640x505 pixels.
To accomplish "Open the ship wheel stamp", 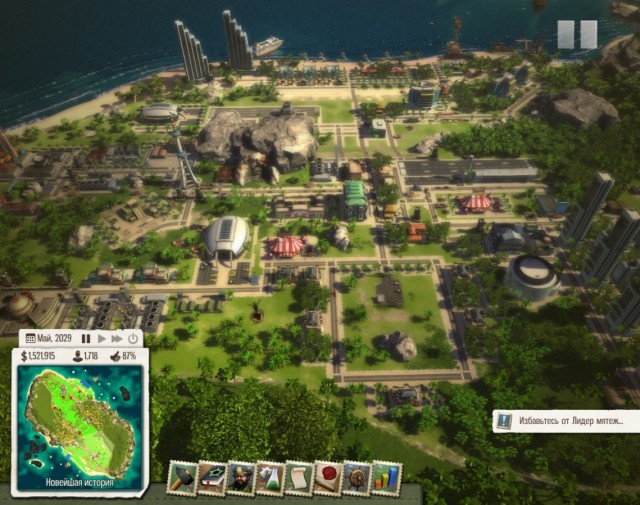I will pyautogui.click(x=356, y=477).
